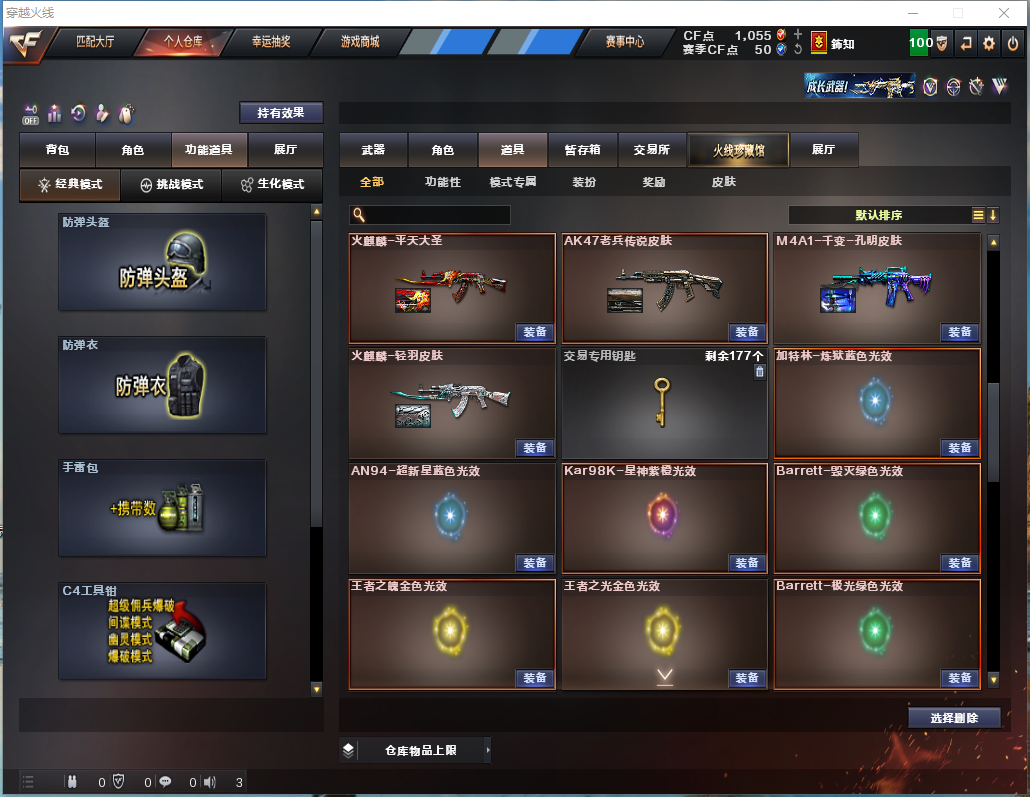Choose the 防弹衣 body armor item

tap(162, 385)
